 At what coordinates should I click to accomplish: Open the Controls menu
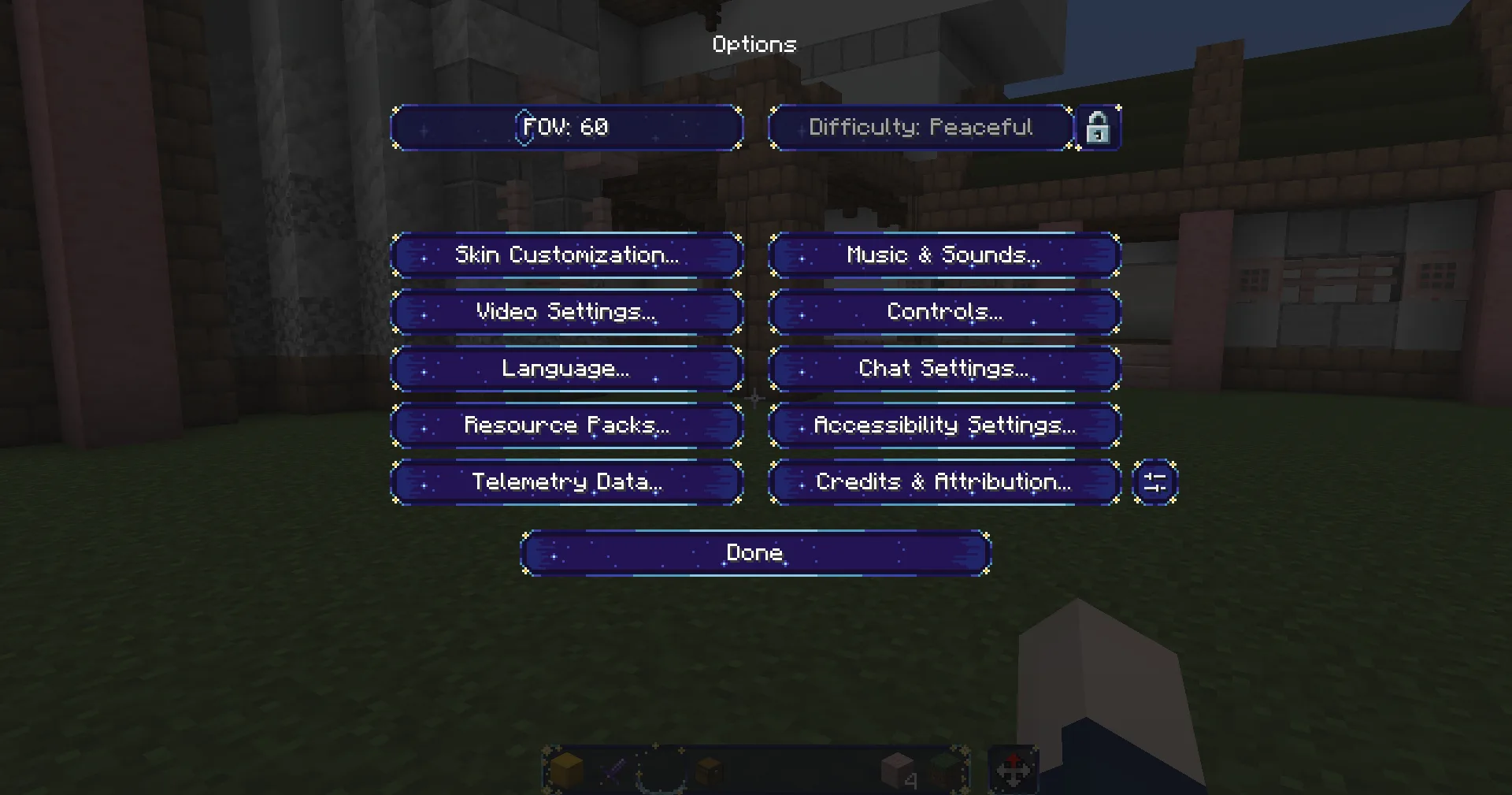pyautogui.click(x=944, y=312)
